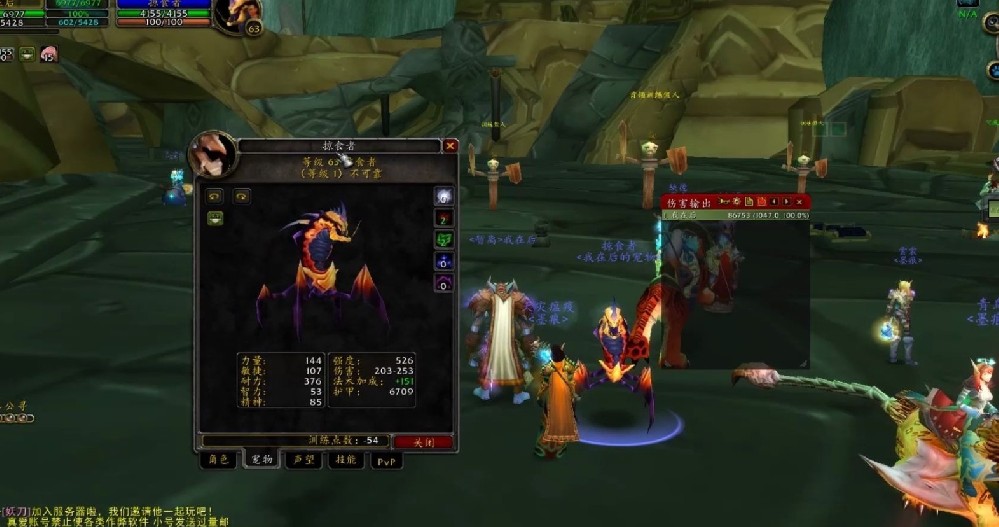
Task: Click the yellow page icon on damage meter
Action: click(x=747, y=202)
